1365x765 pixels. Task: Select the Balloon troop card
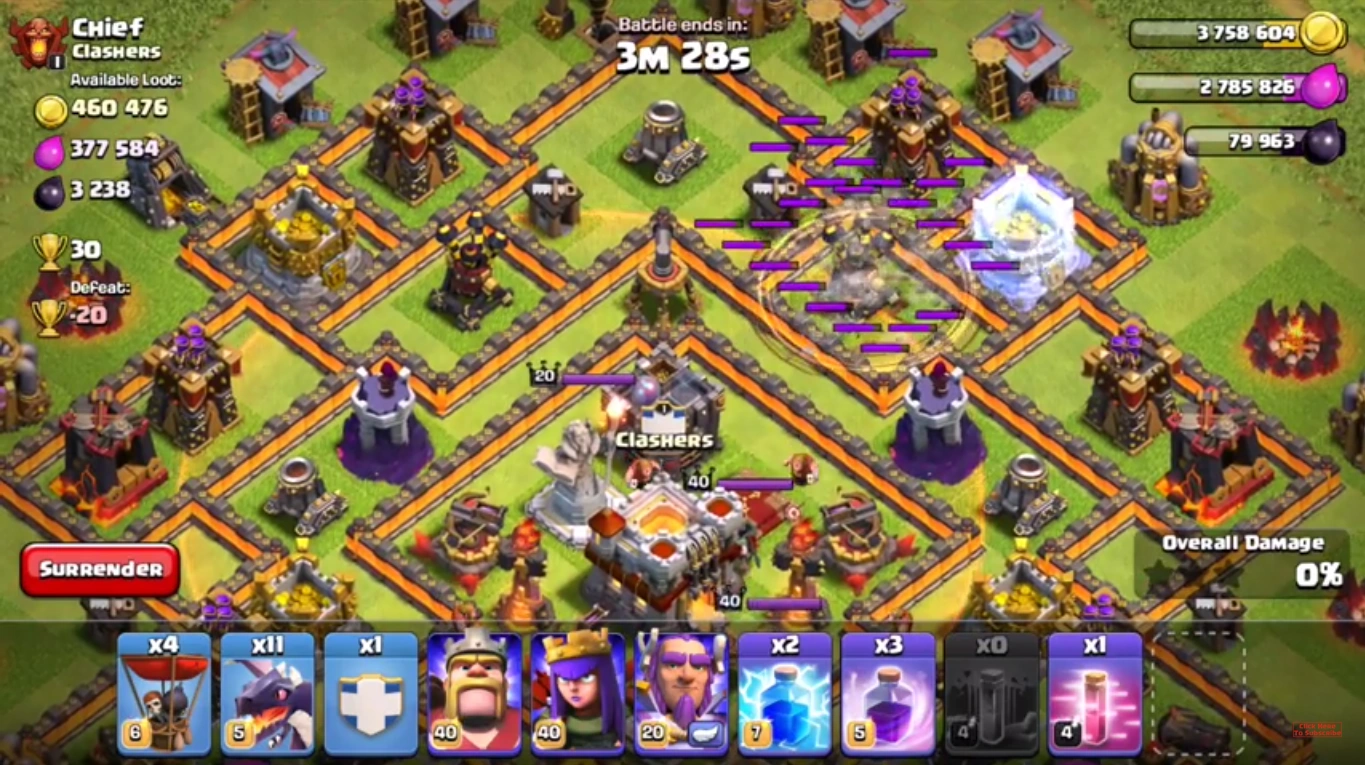point(162,693)
